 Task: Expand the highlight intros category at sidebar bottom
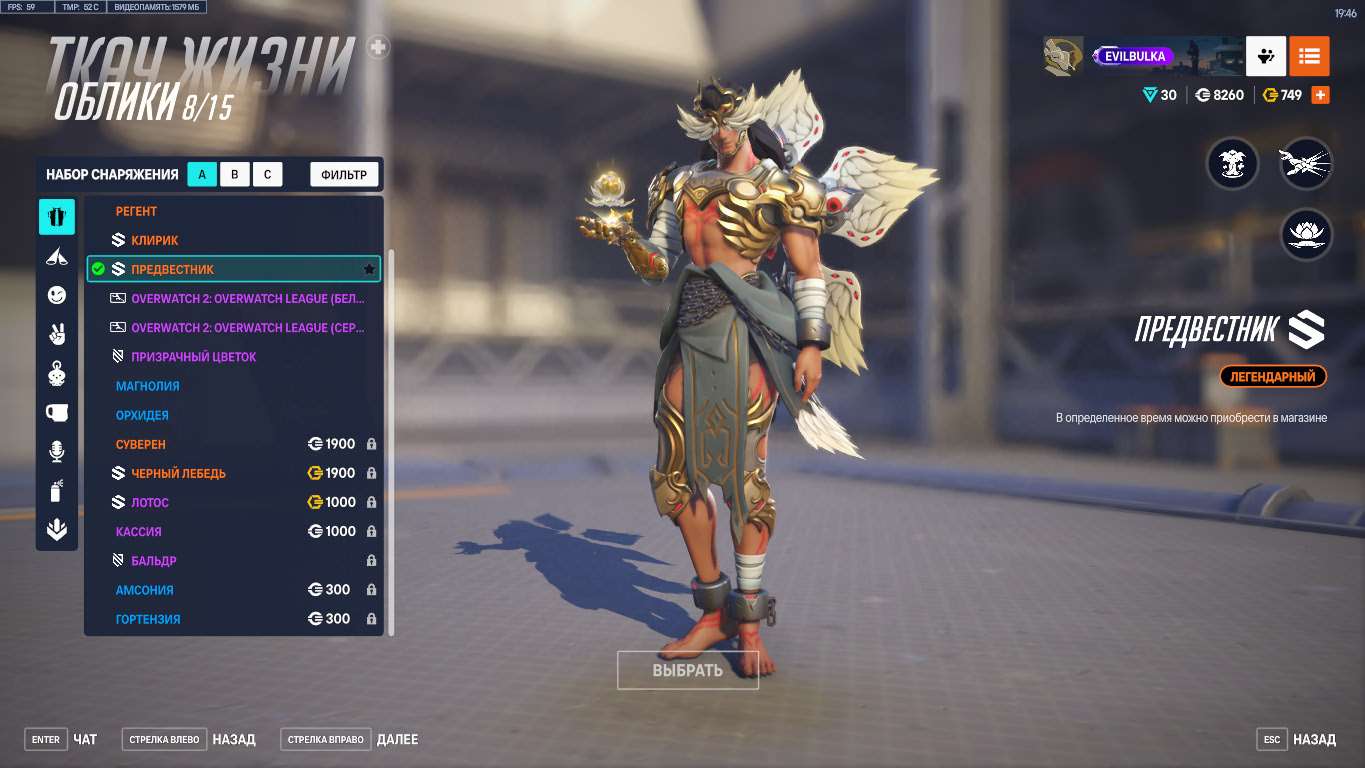[x=57, y=529]
